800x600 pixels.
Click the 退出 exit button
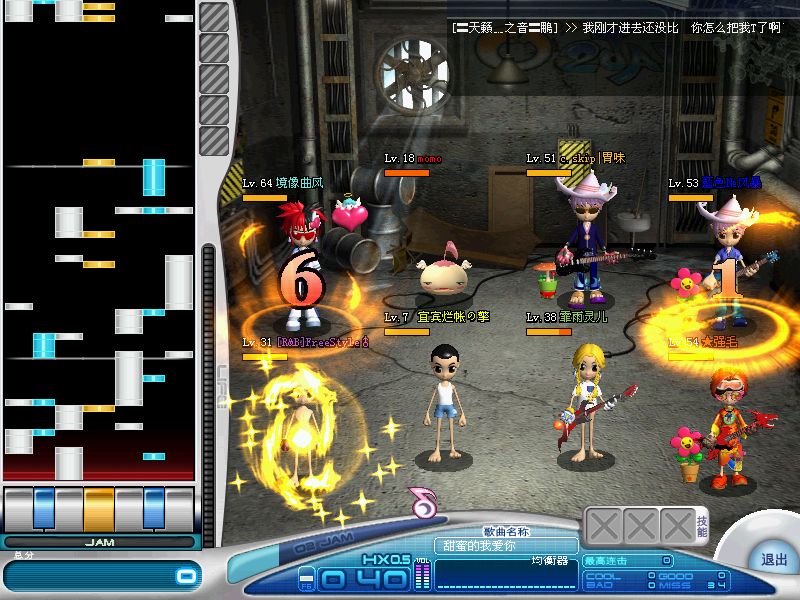pos(773,560)
